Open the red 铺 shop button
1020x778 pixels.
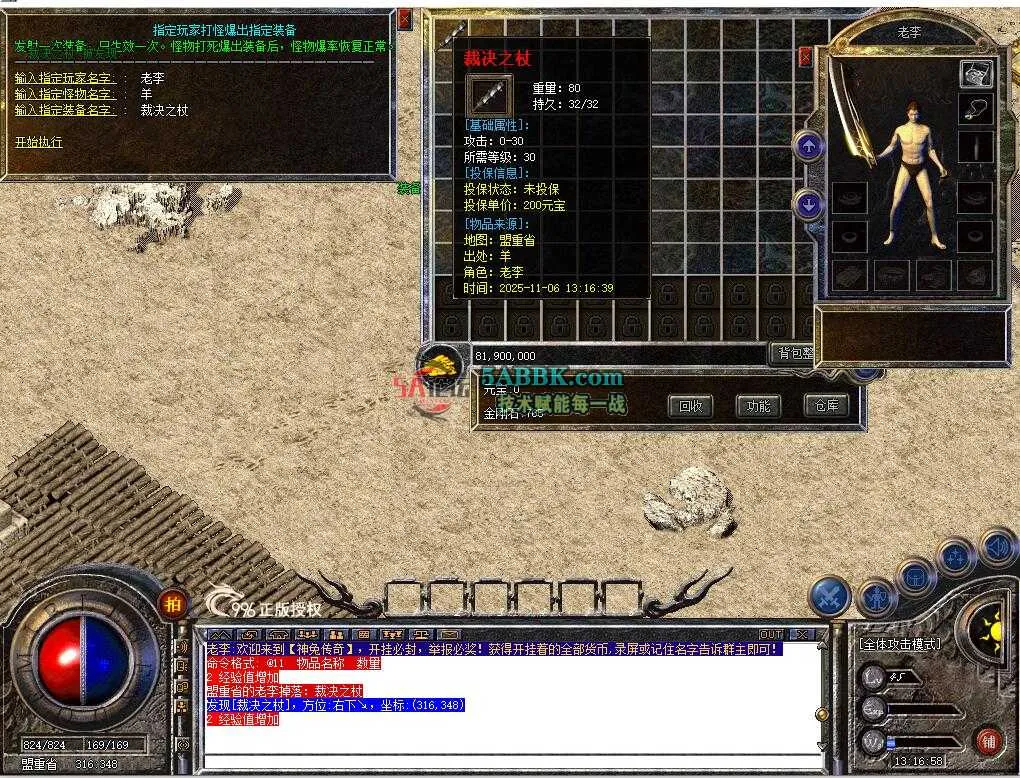click(x=987, y=741)
